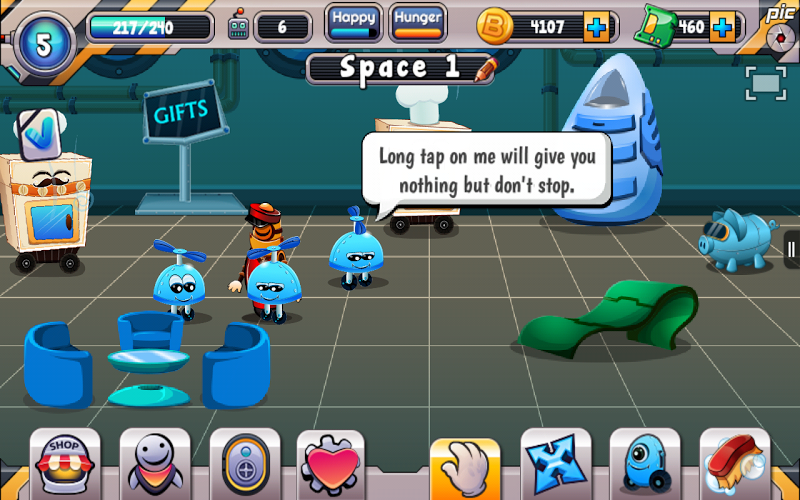Toggle the screen frame view icon

[765, 84]
